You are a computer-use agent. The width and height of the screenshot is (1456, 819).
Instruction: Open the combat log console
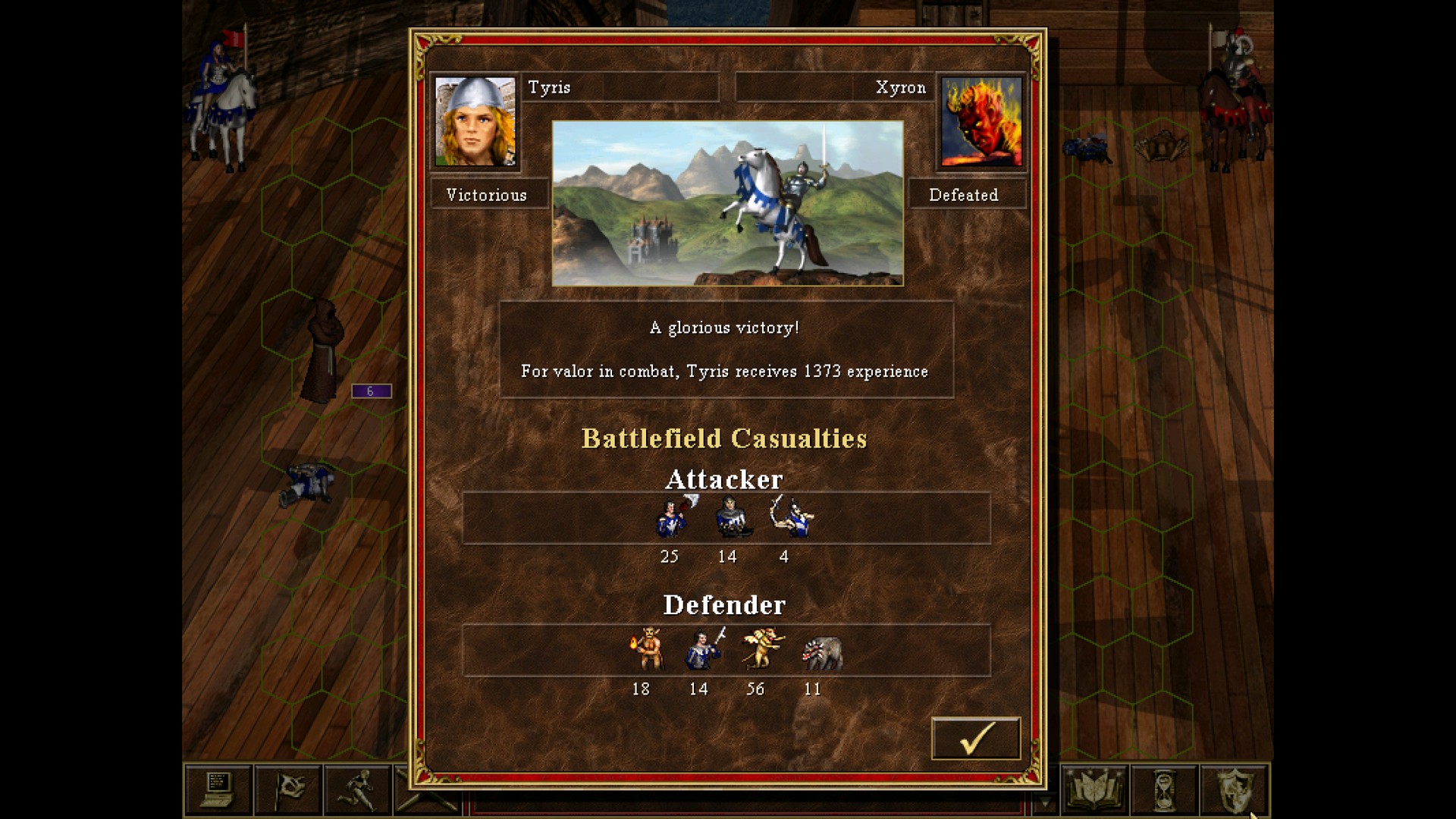(x=218, y=789)
